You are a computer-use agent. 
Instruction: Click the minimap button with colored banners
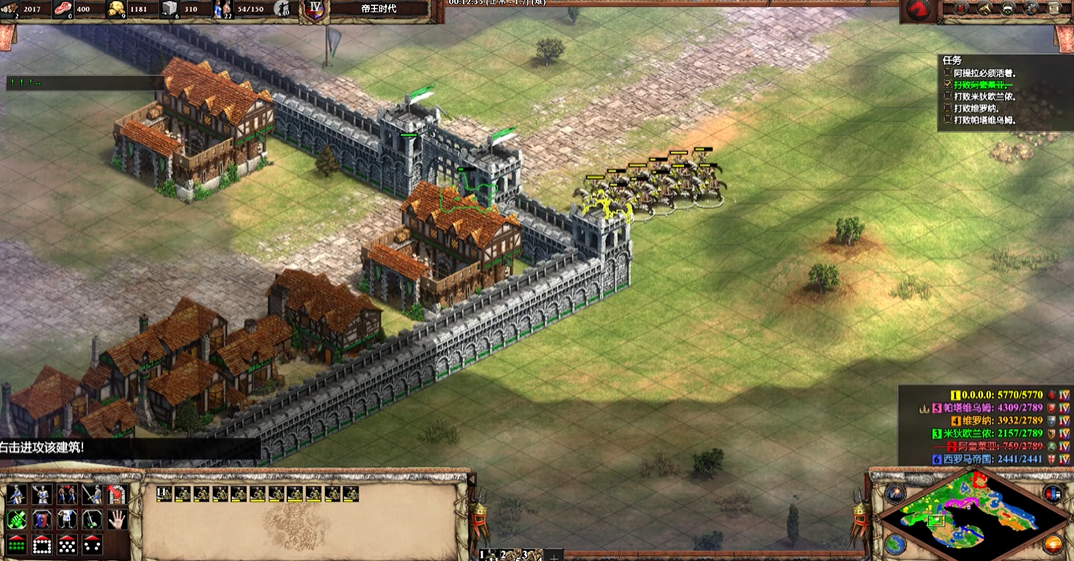1052,494
